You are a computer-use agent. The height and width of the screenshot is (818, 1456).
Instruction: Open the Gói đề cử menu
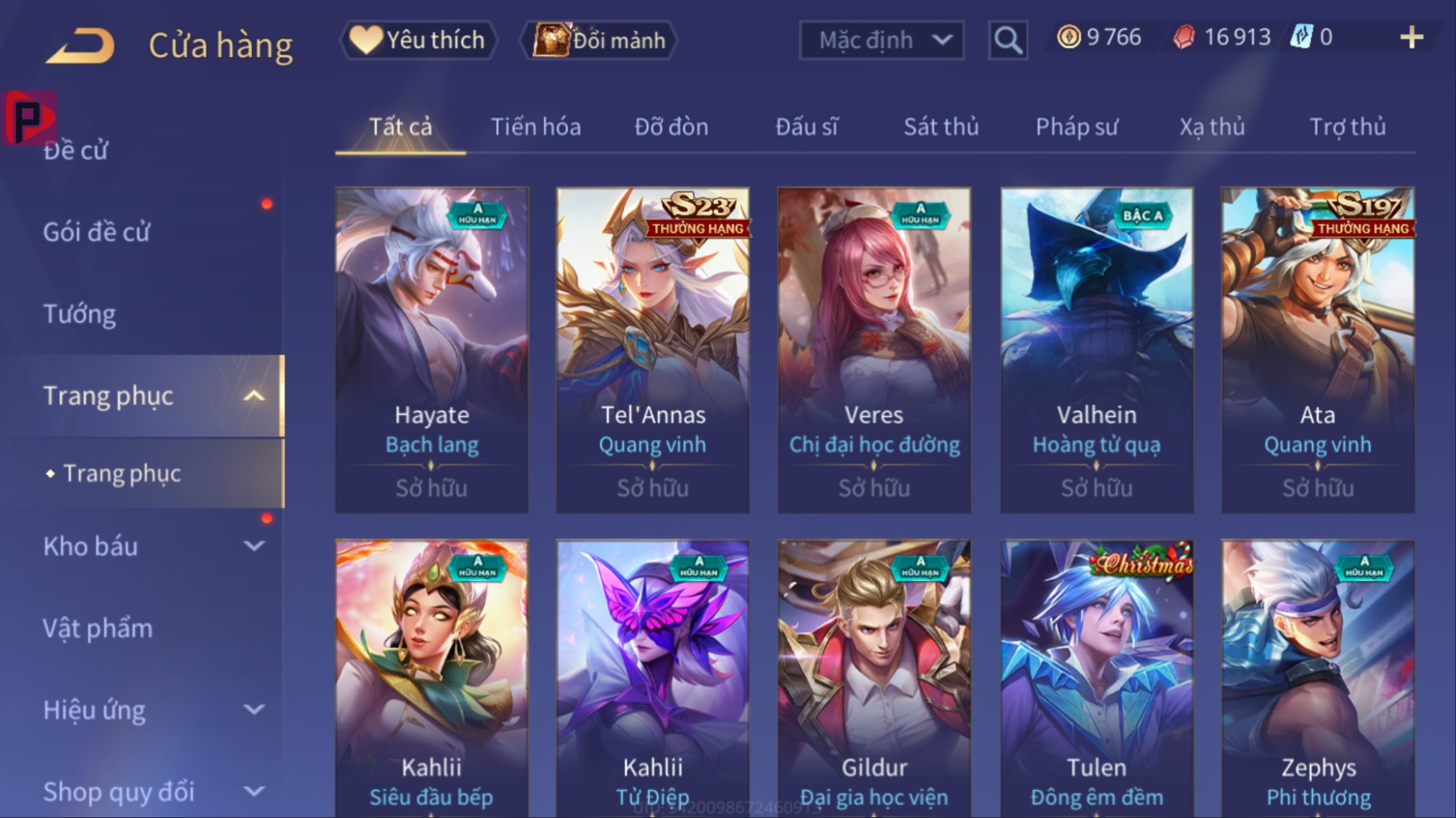(97, 233)
